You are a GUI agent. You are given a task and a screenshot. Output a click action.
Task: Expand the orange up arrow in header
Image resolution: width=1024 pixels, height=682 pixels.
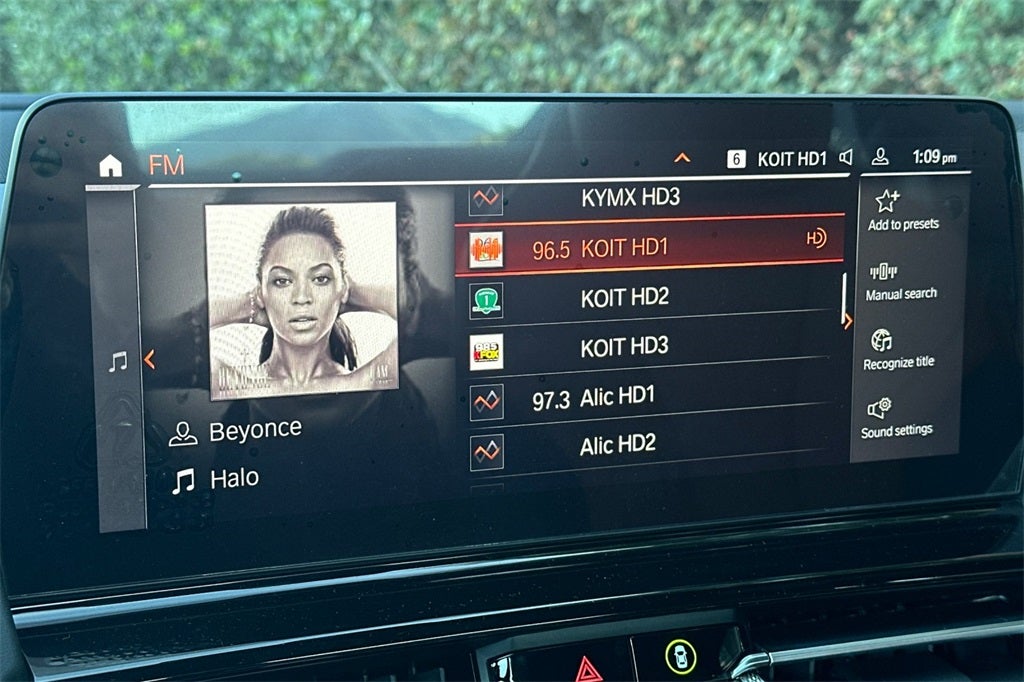[x=683, y=158]
